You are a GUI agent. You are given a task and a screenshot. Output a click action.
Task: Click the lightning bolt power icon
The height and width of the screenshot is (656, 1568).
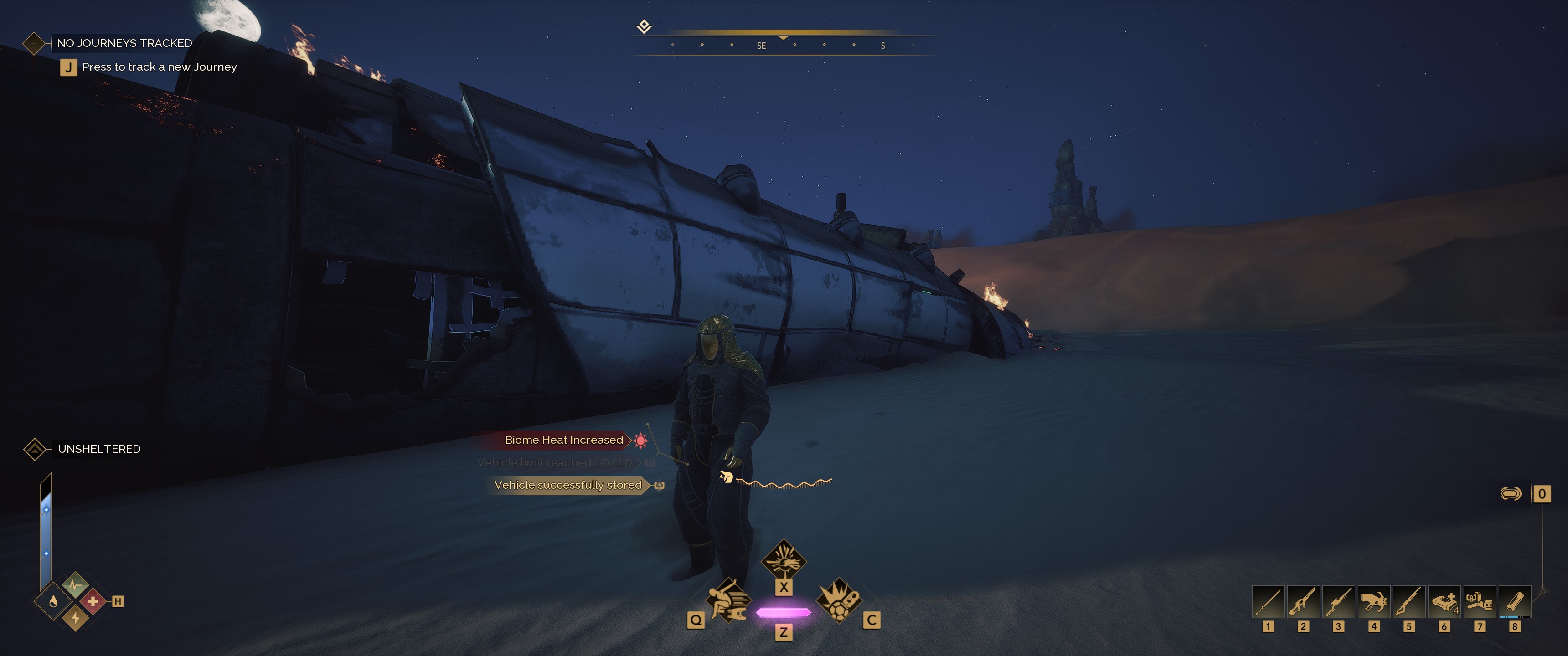(x=76, y=618)
